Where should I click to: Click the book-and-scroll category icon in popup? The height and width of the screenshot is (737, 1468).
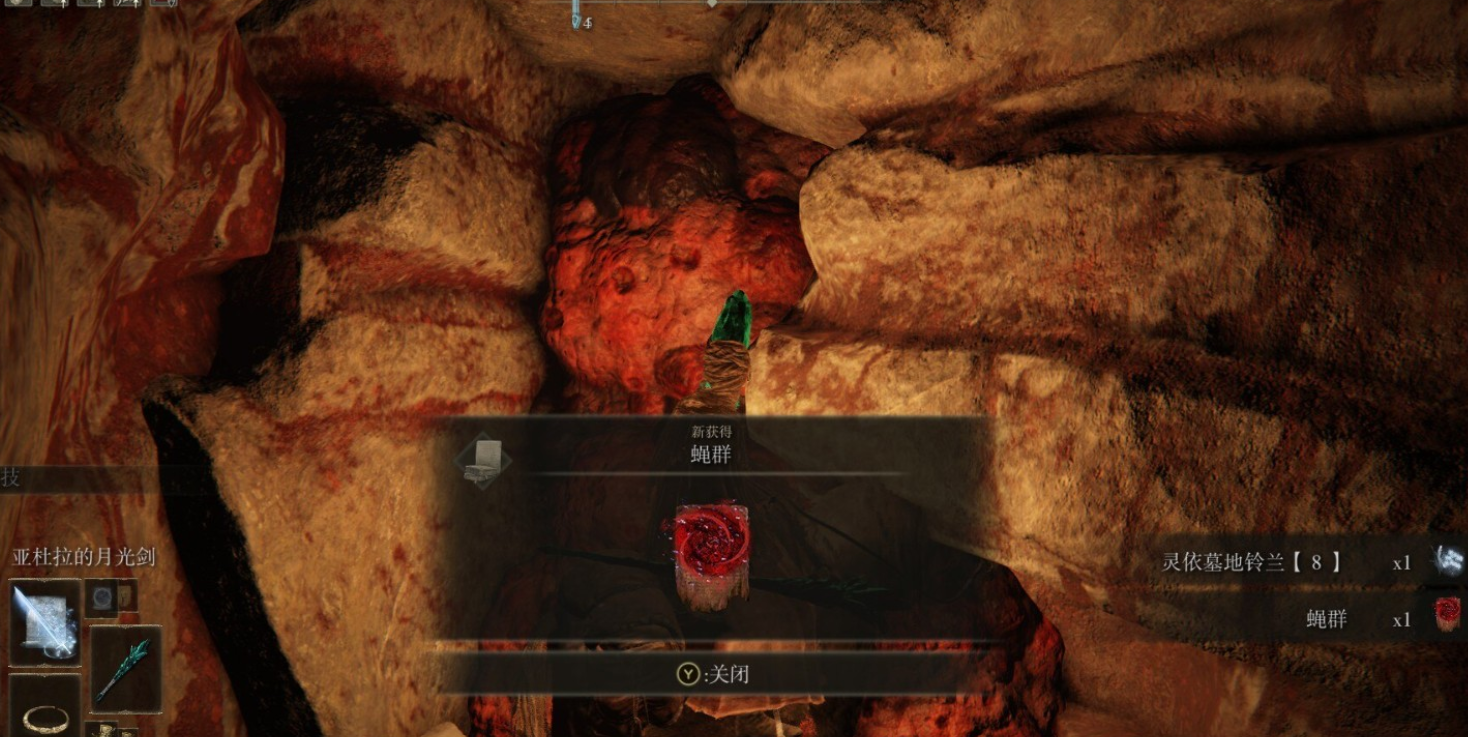[484, 460]
